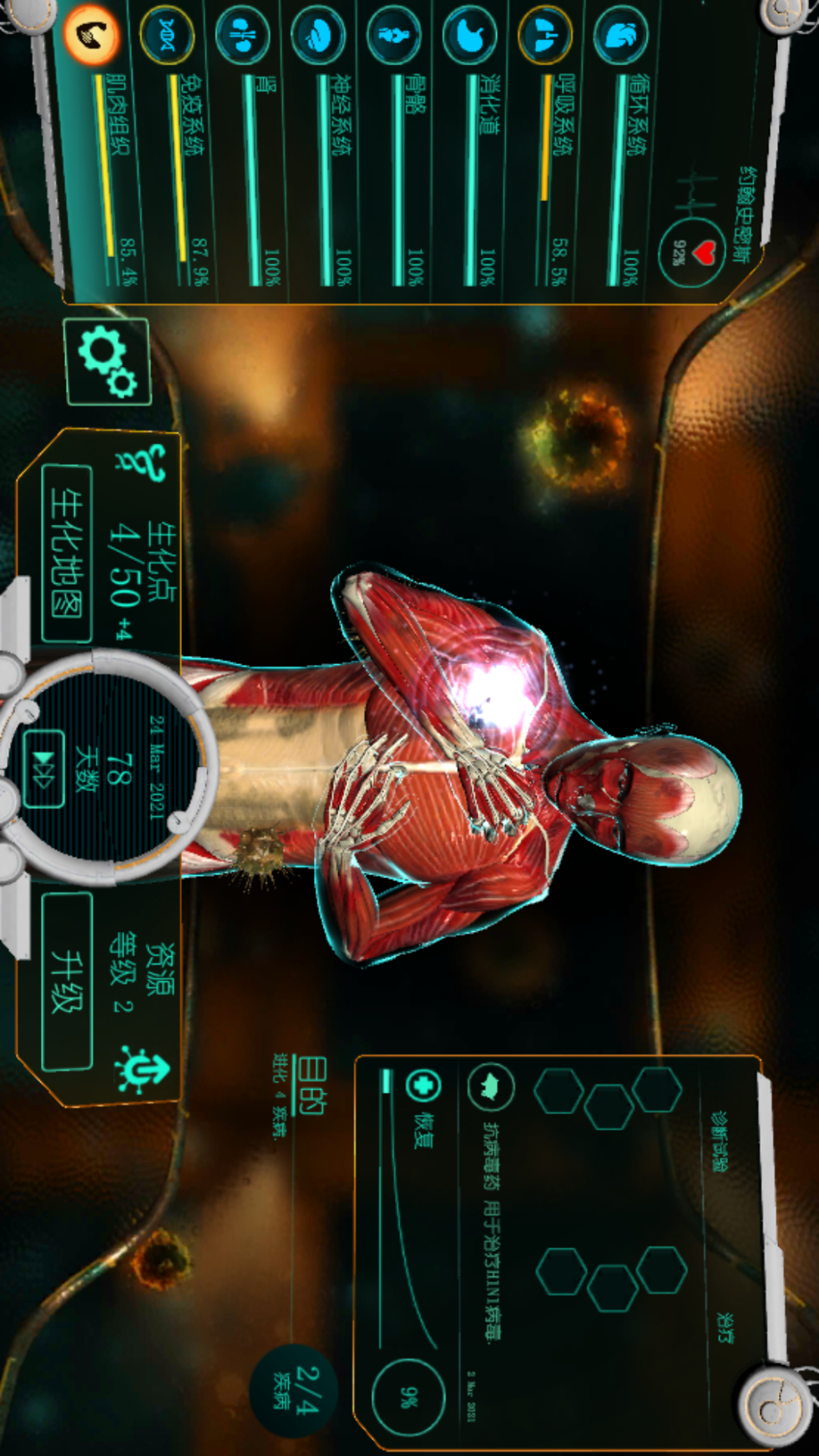Choose the 呼吸系统 respiratory lungs icon
Image resolution: width=819 pixels, height=1456 pixels.
click(x=545, y=36)
